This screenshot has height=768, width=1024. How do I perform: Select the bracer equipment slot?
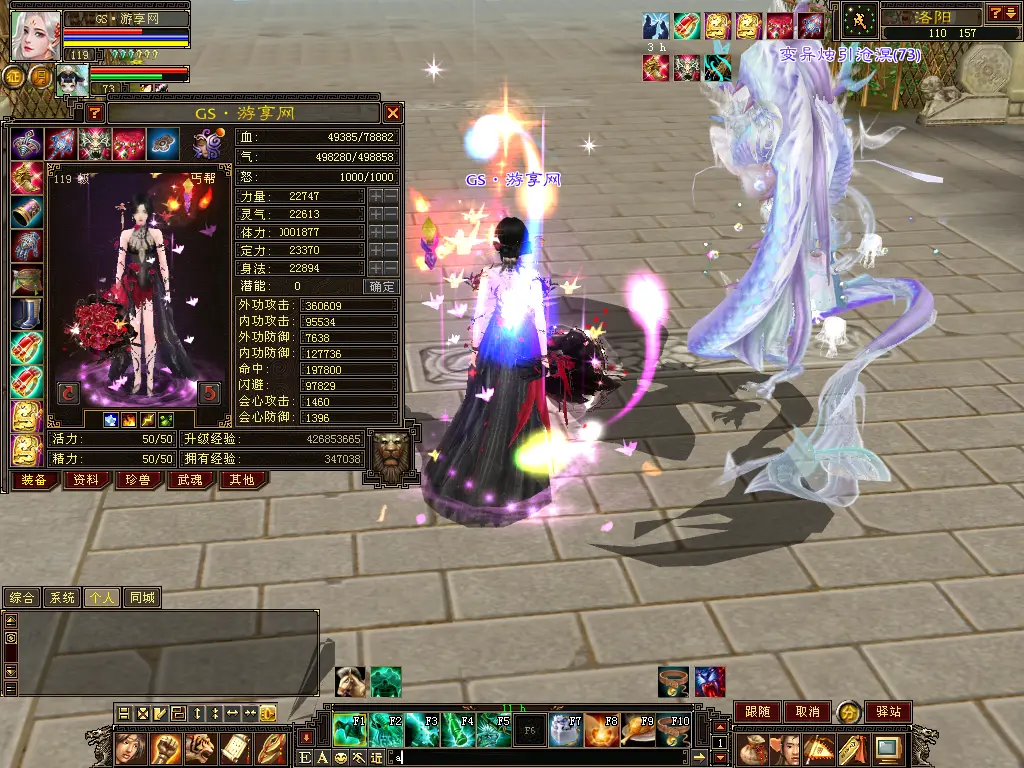(26, 213)
